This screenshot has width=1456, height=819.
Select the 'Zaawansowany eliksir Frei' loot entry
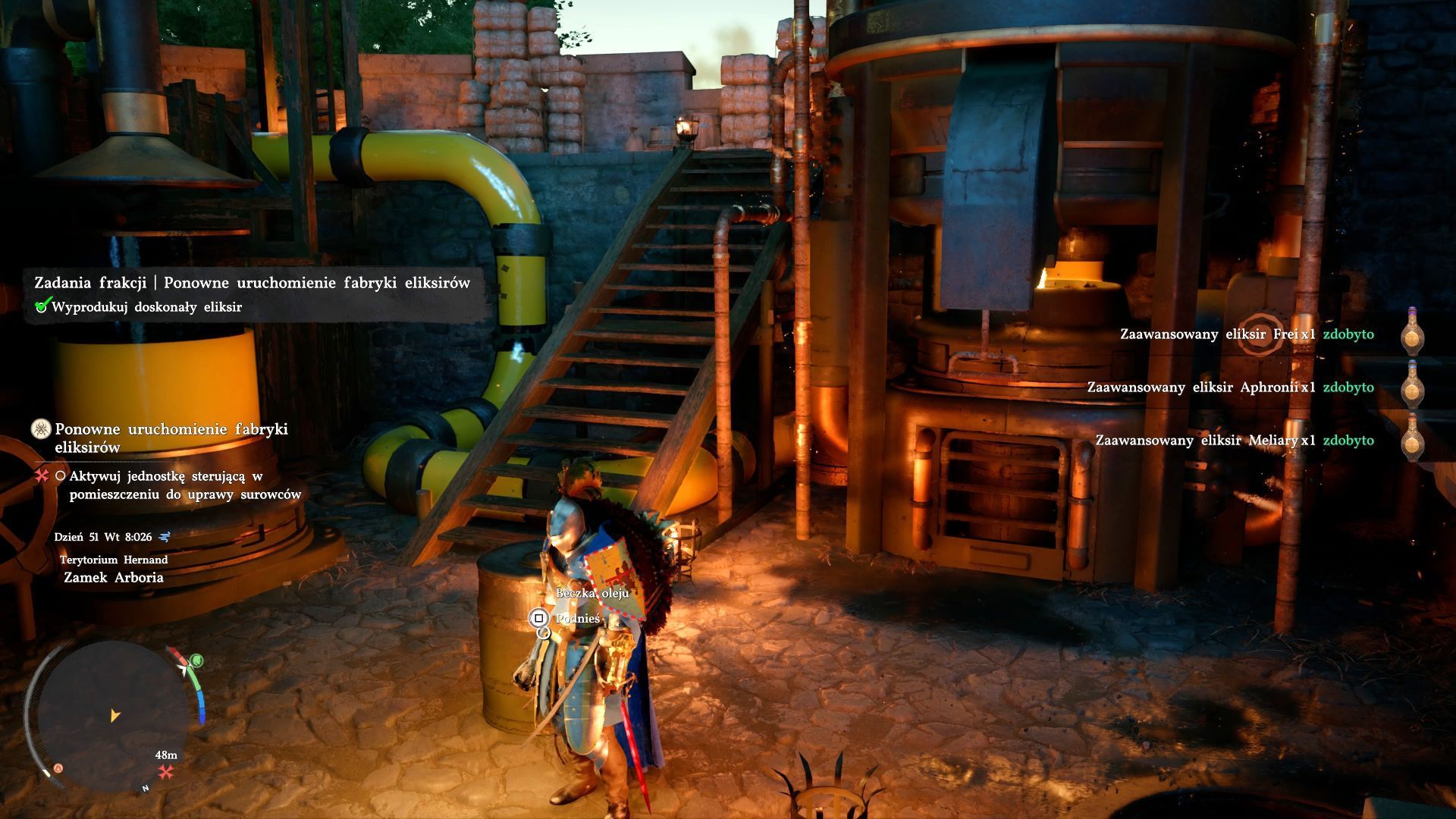(1246, 334)
